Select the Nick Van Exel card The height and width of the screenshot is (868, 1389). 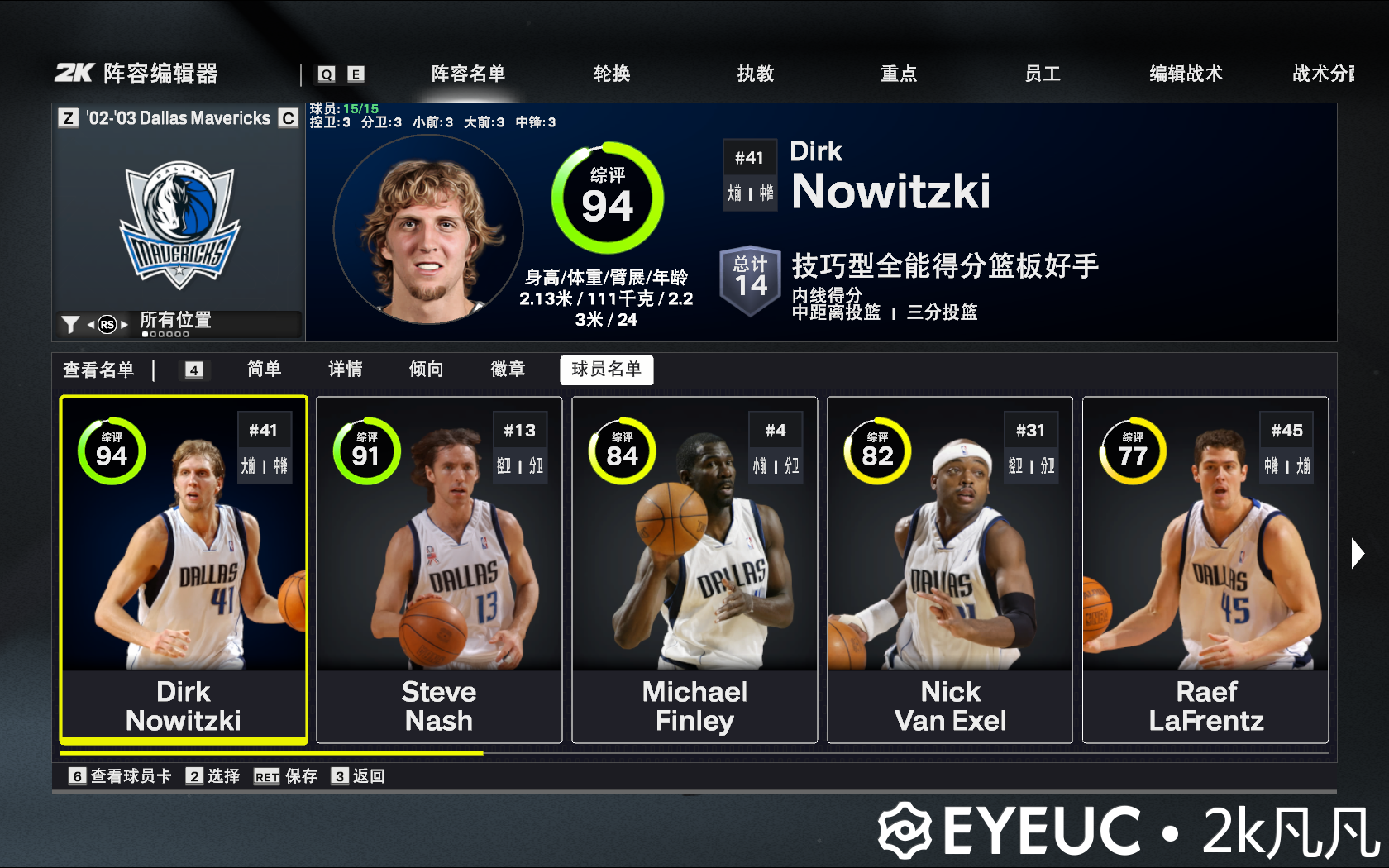pos(950,570)
